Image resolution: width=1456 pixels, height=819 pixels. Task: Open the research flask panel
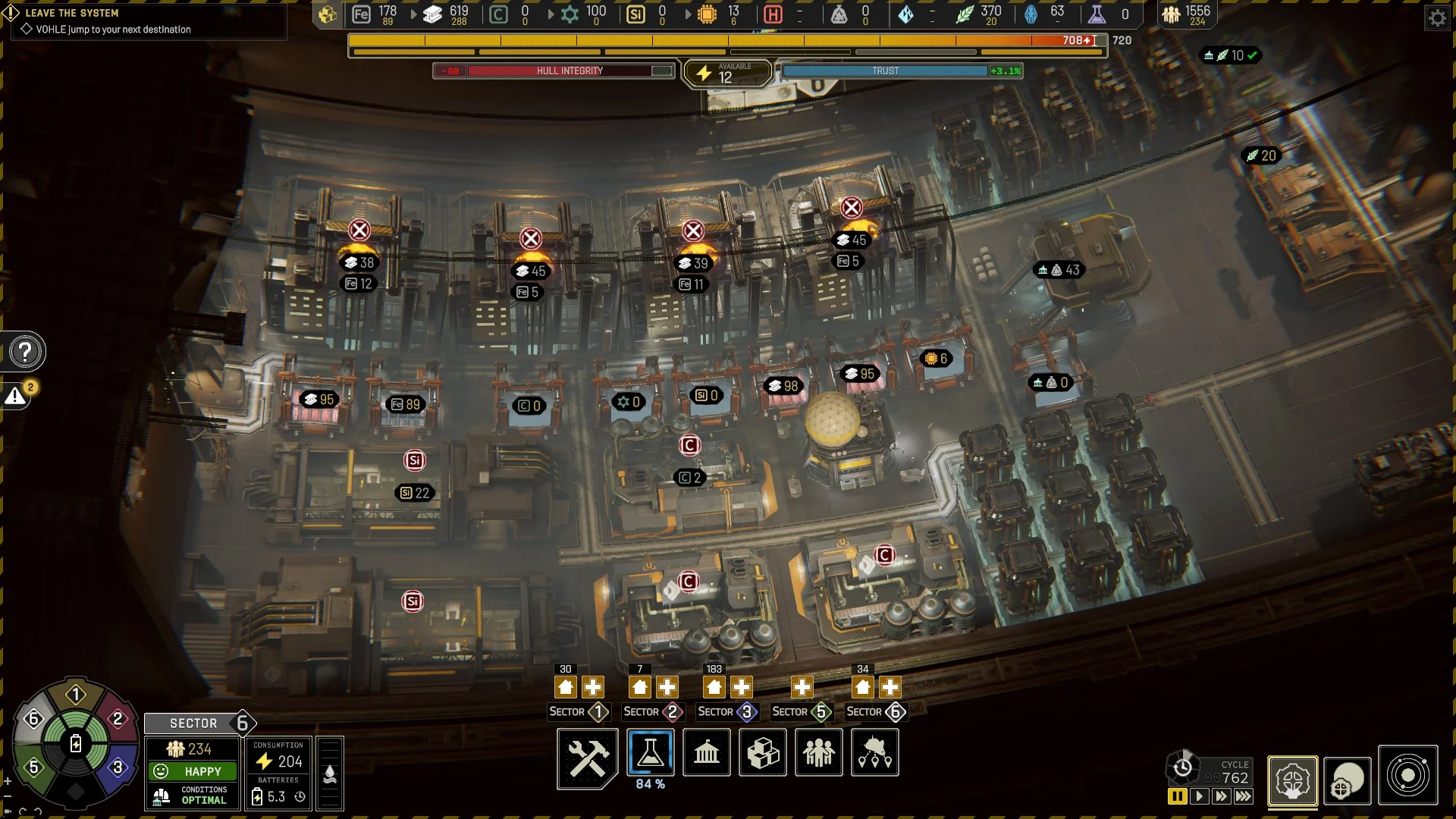tap(650, 752)
